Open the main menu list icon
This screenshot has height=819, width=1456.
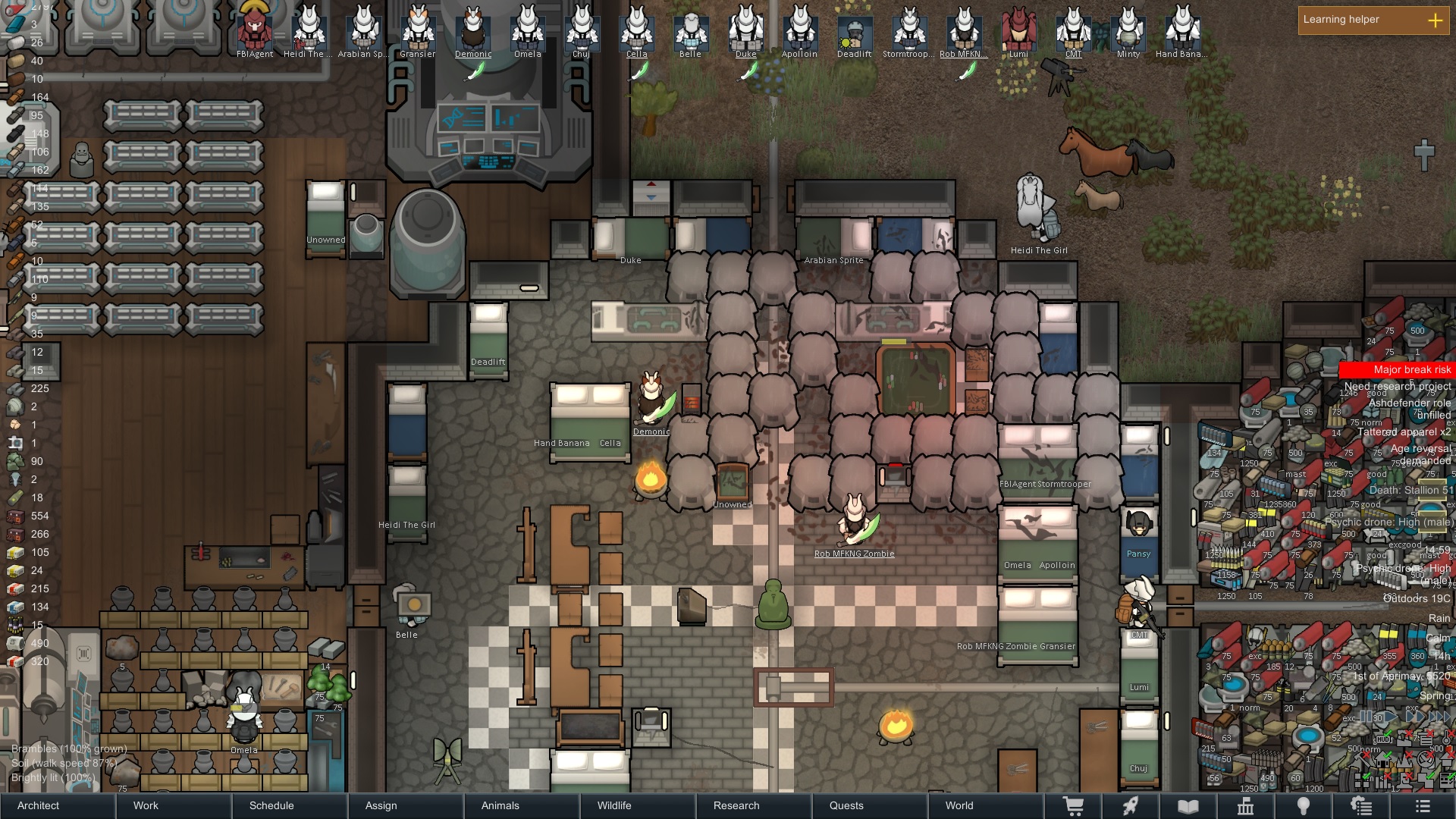[x=1422, y=806]
